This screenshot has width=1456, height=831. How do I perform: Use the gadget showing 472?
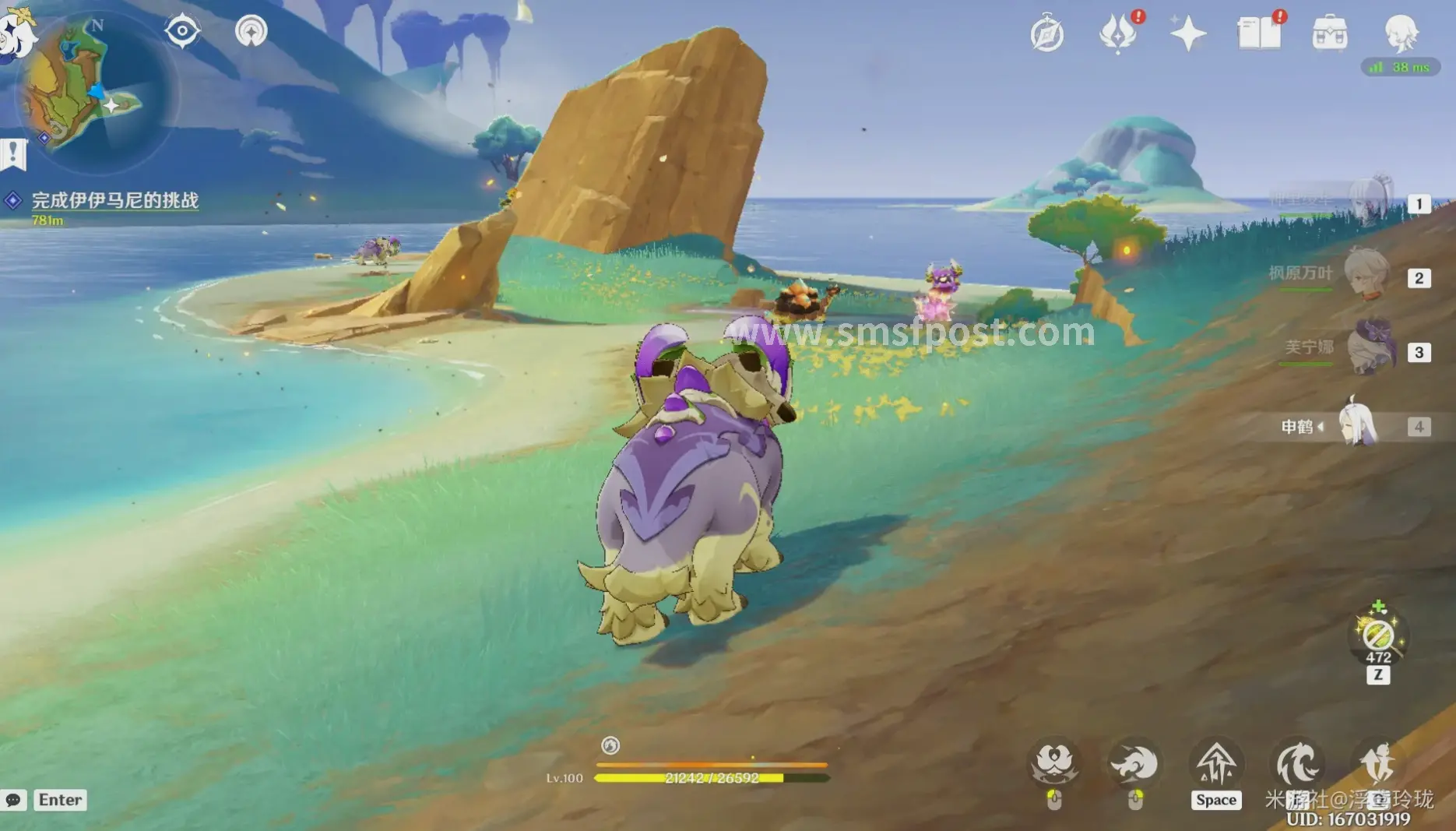tap(1377, 636)
